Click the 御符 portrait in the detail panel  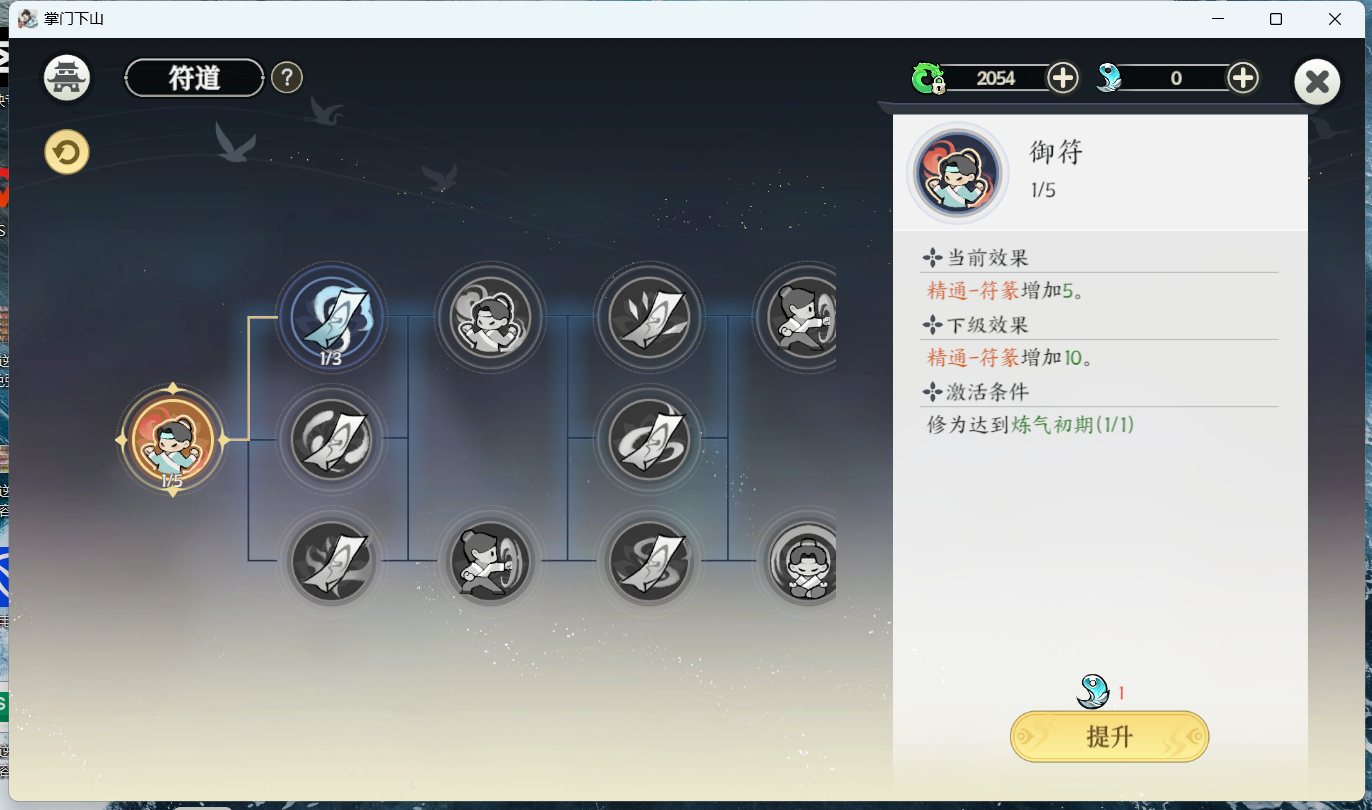(957, 172)
